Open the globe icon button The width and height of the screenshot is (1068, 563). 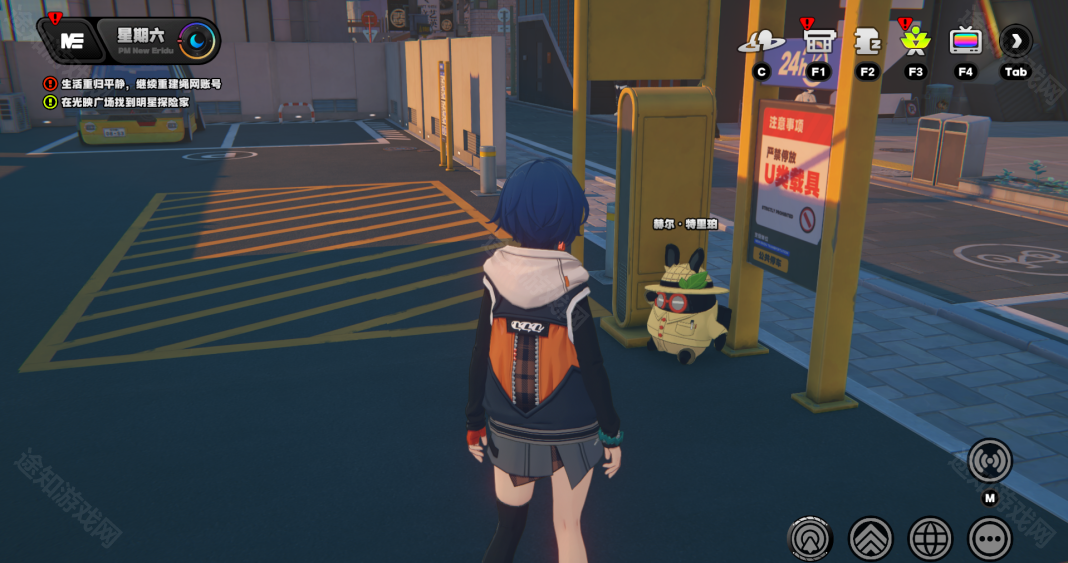click(930, 538)
